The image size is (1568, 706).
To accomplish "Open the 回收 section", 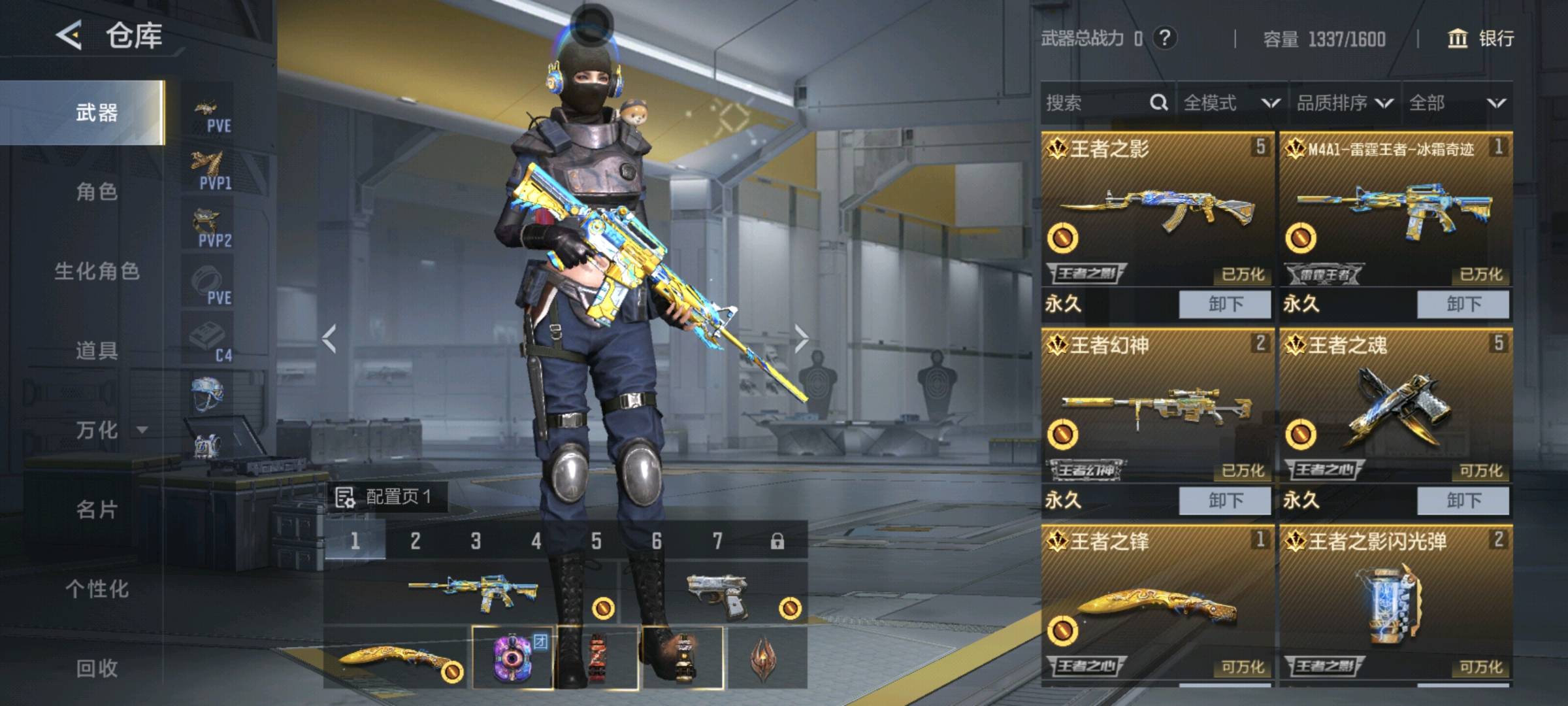I will point(97,668).
